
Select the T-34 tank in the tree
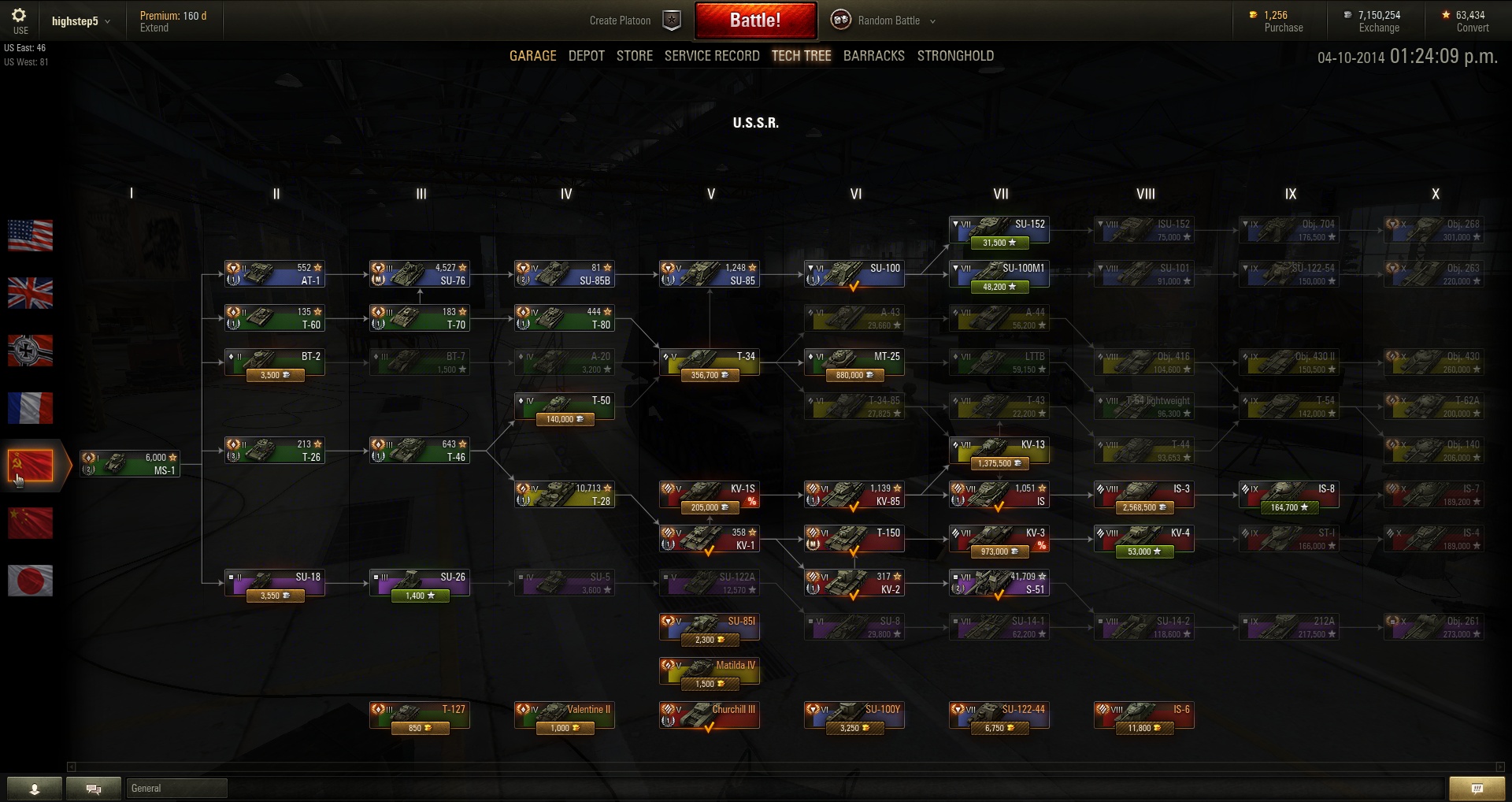(709, 361)
